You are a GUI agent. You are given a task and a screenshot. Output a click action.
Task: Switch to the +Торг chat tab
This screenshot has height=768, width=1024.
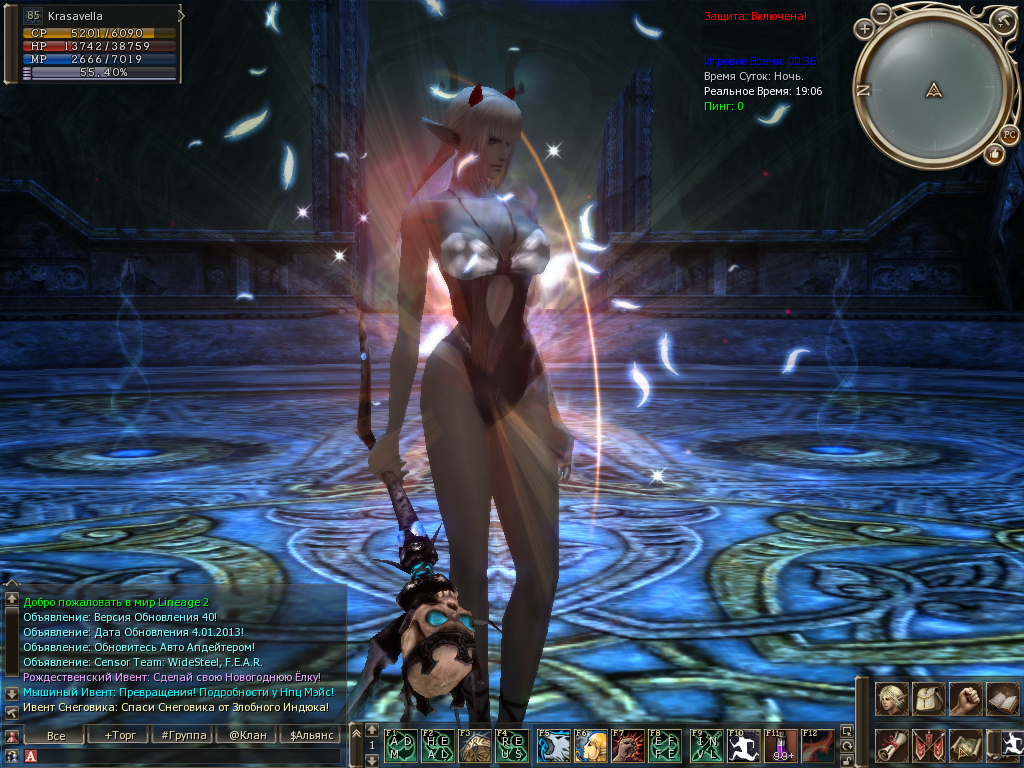click(x=119, y=736)
